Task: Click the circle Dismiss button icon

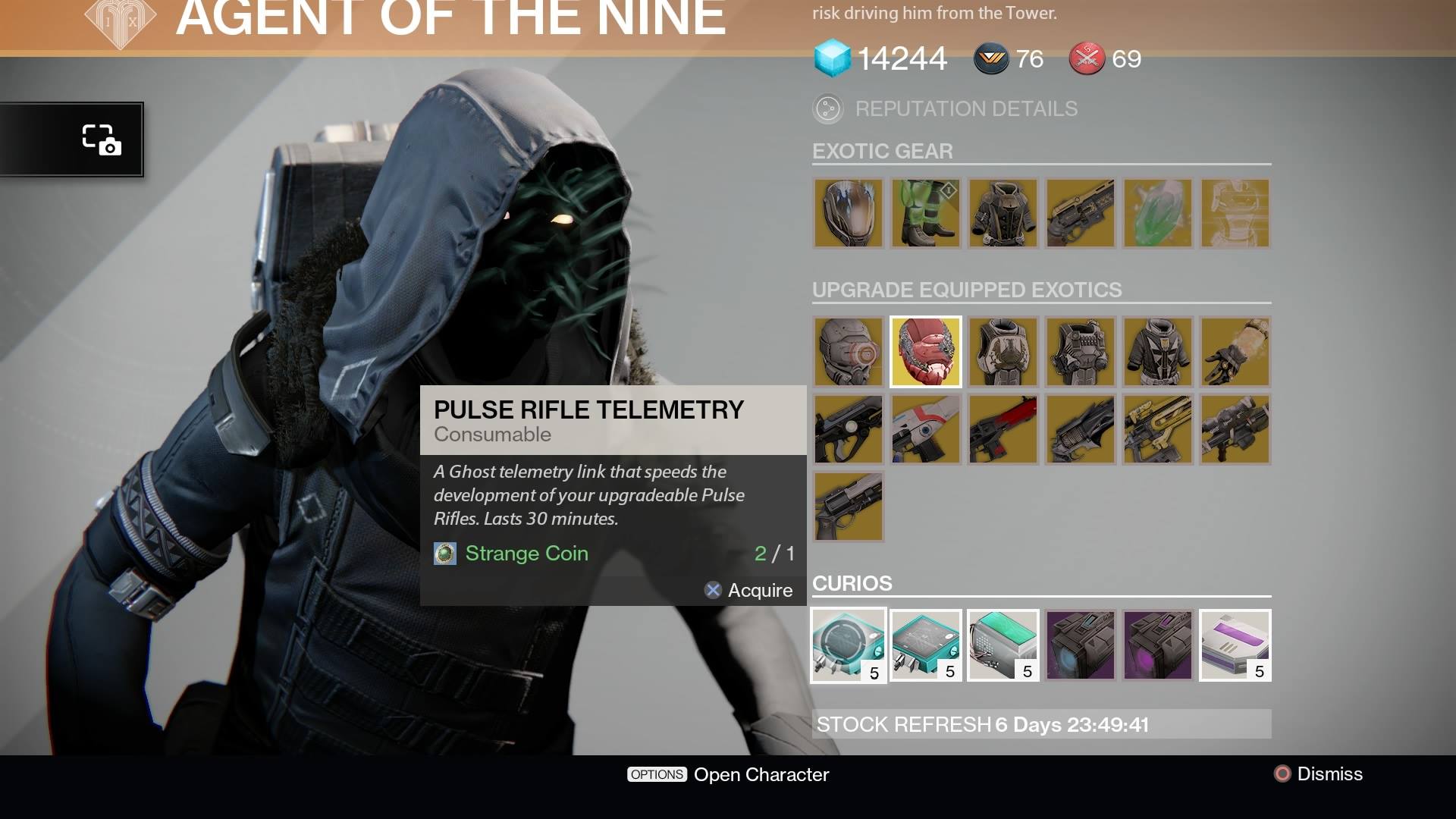Action: 1281,774
